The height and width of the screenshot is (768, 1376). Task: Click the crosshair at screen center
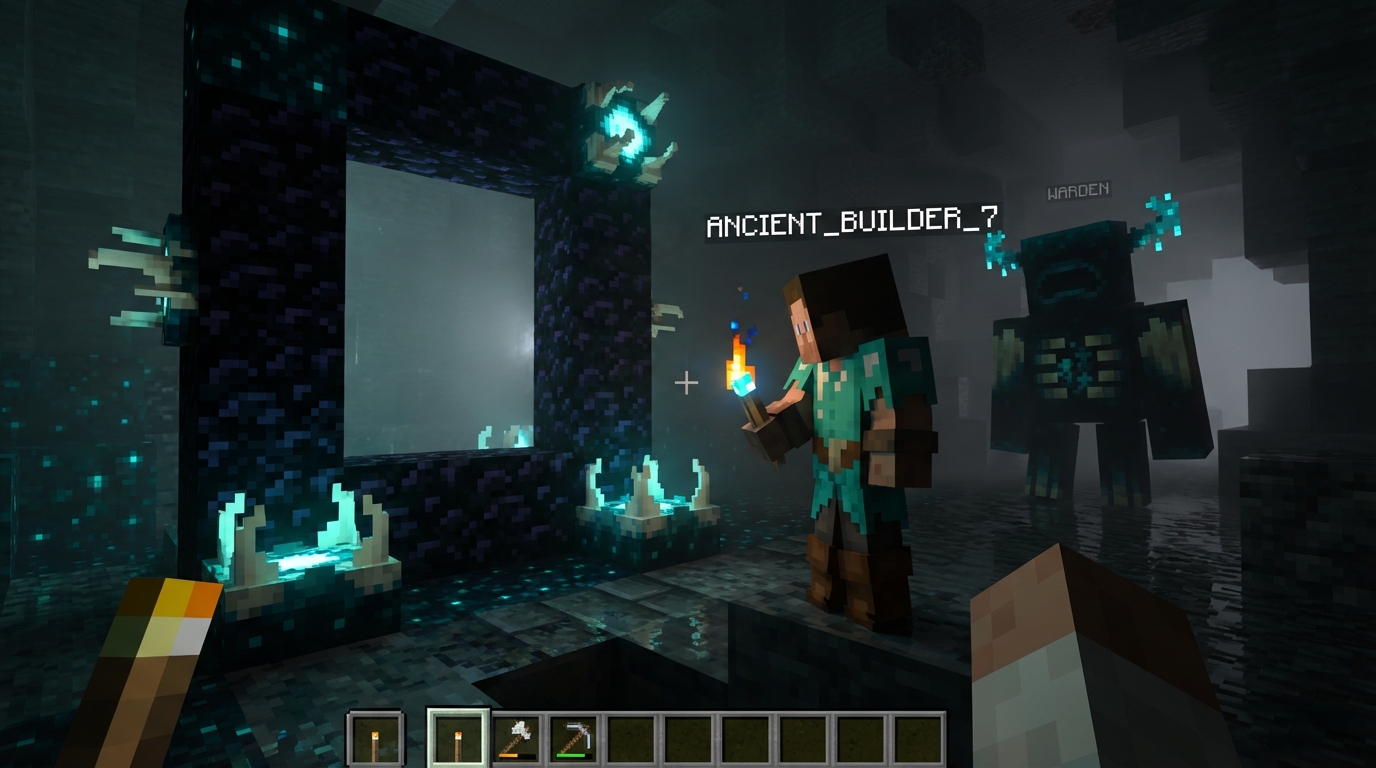(686, 382)
